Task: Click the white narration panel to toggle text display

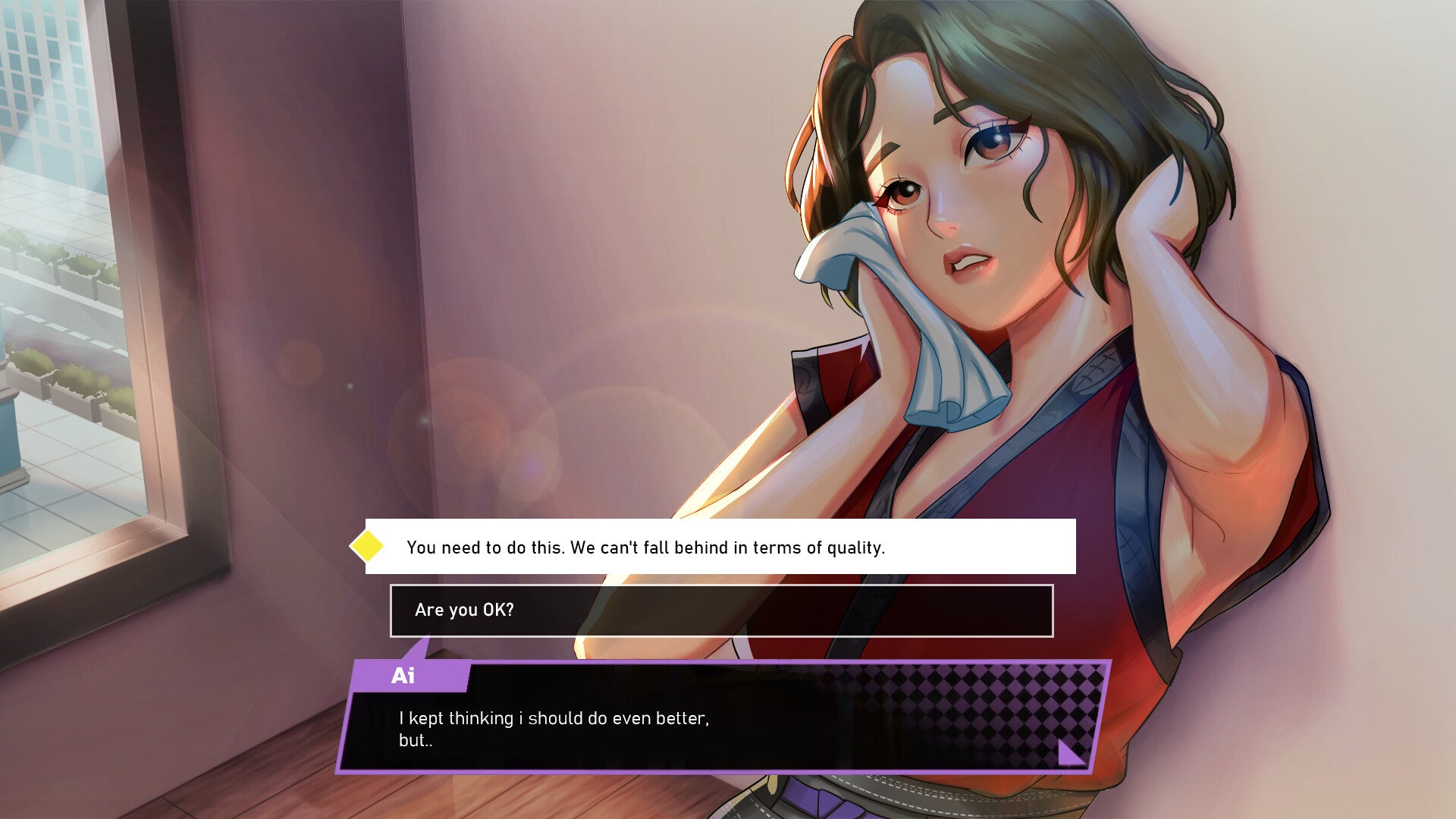Action: [720, 546]
